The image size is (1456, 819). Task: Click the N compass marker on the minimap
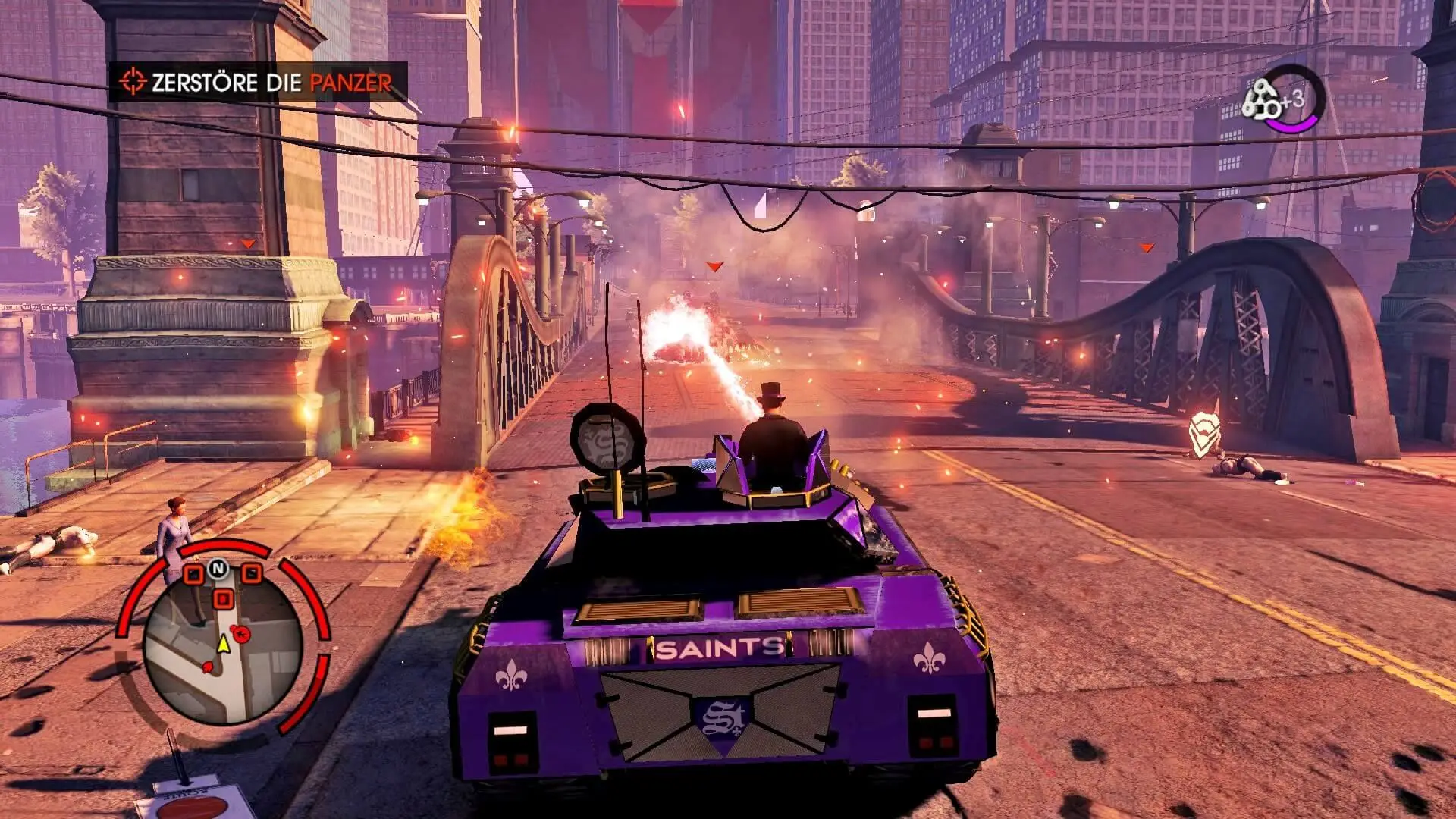tap(217, 569)
